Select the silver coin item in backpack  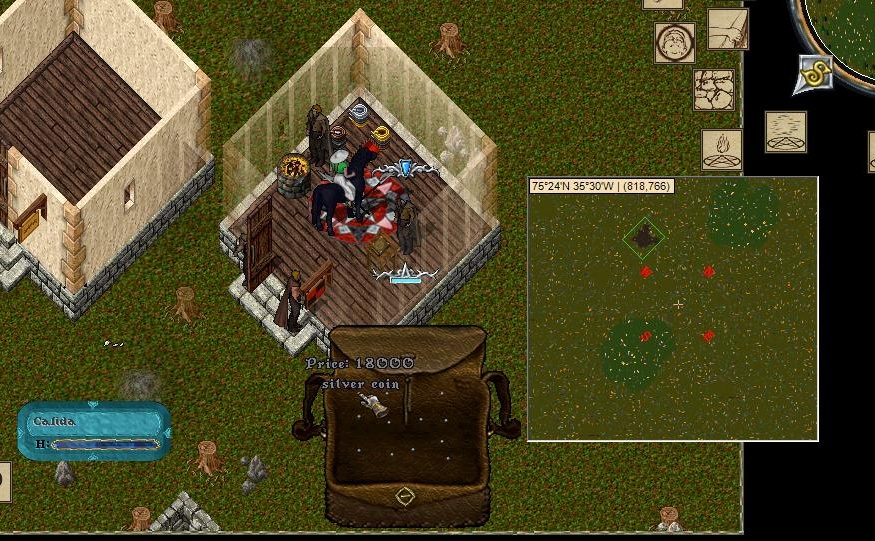[x=373, y=405]
